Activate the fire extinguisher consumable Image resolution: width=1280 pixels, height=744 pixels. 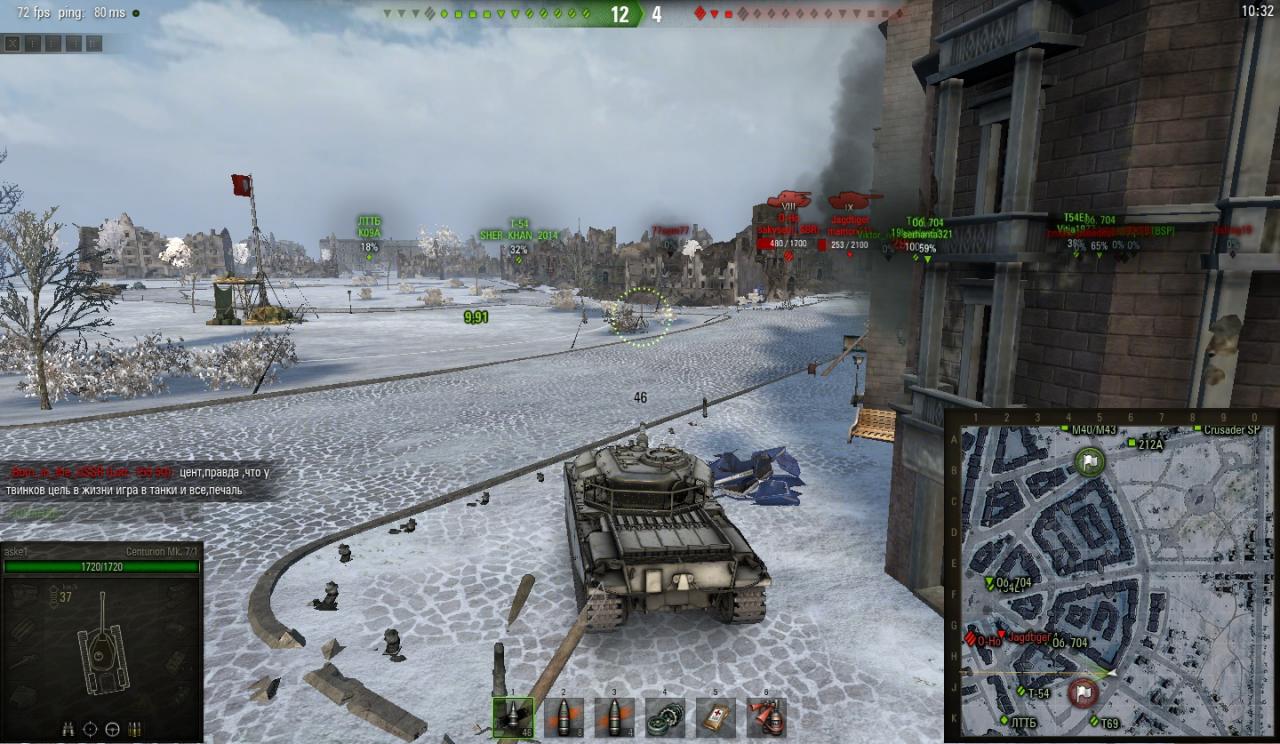point(766,717)
